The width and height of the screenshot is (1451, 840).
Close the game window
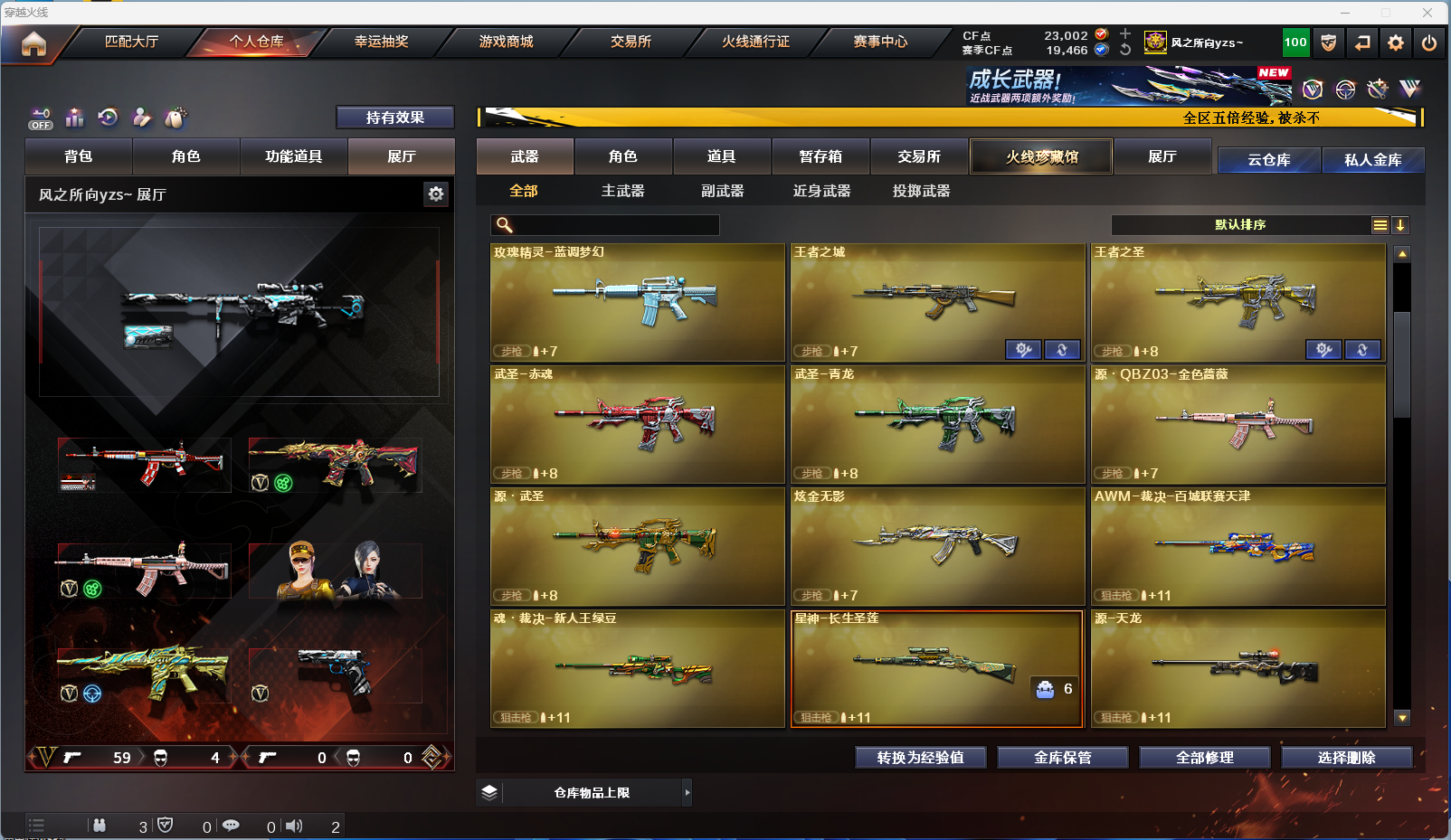click(1427, 13)
